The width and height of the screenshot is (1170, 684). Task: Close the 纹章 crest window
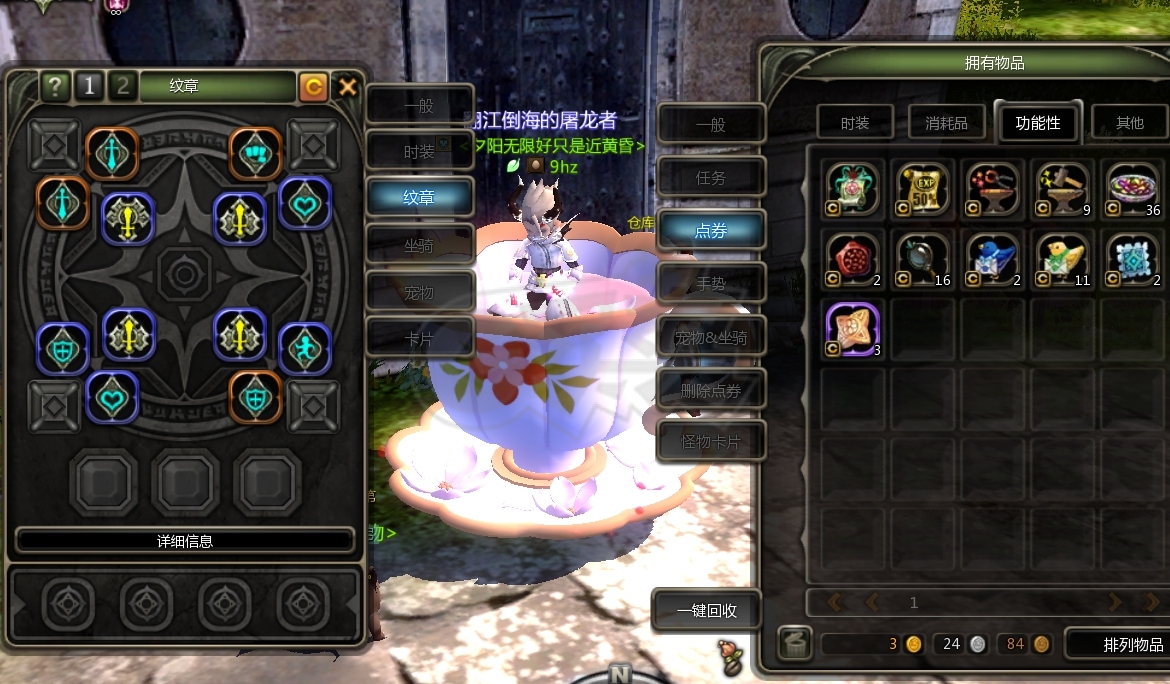pyautogui.click(x=347, y=87)
